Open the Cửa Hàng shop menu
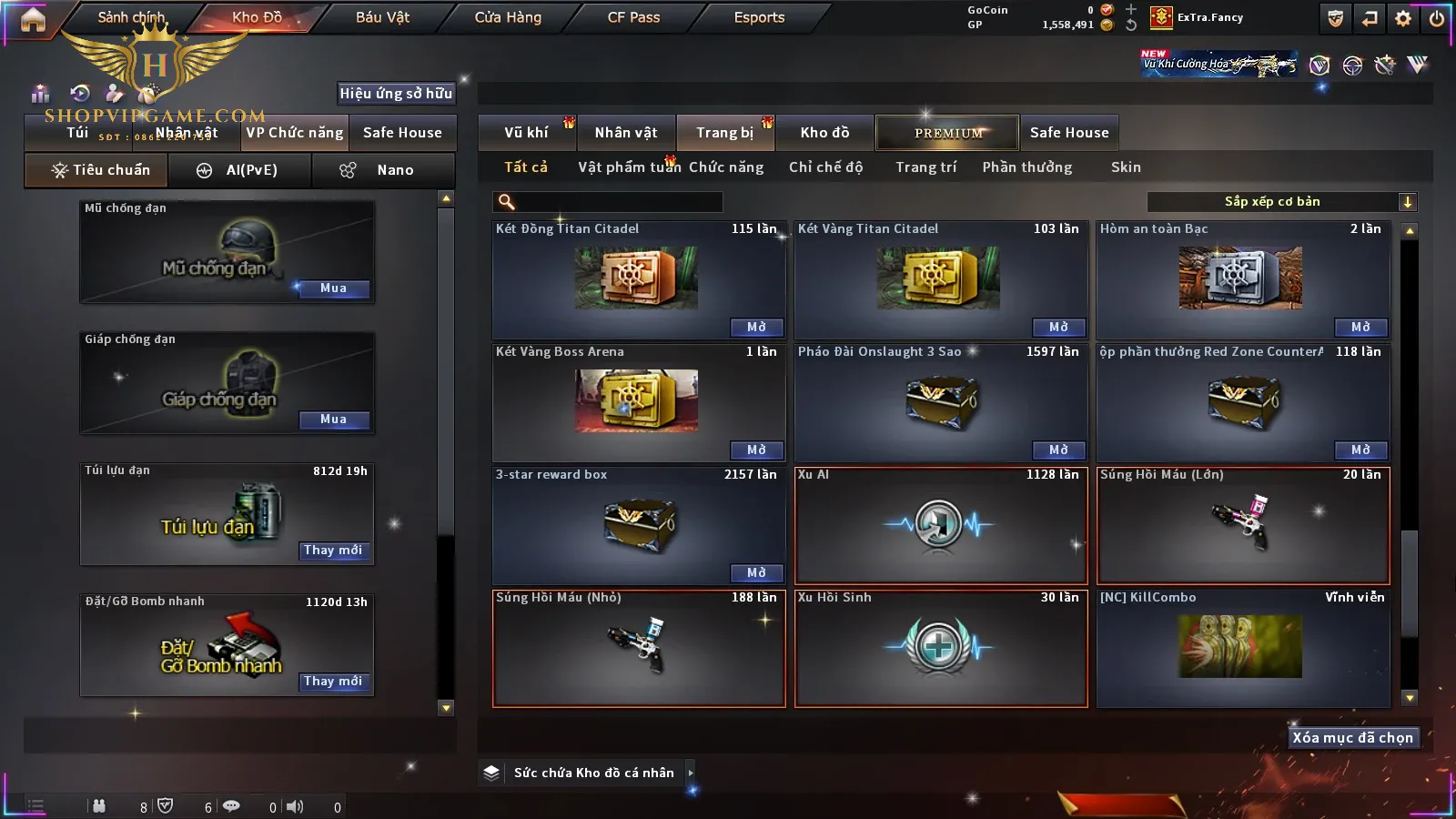Image resolution: width=1456 pixels, height=819 pixels. [x=508, y=17]
